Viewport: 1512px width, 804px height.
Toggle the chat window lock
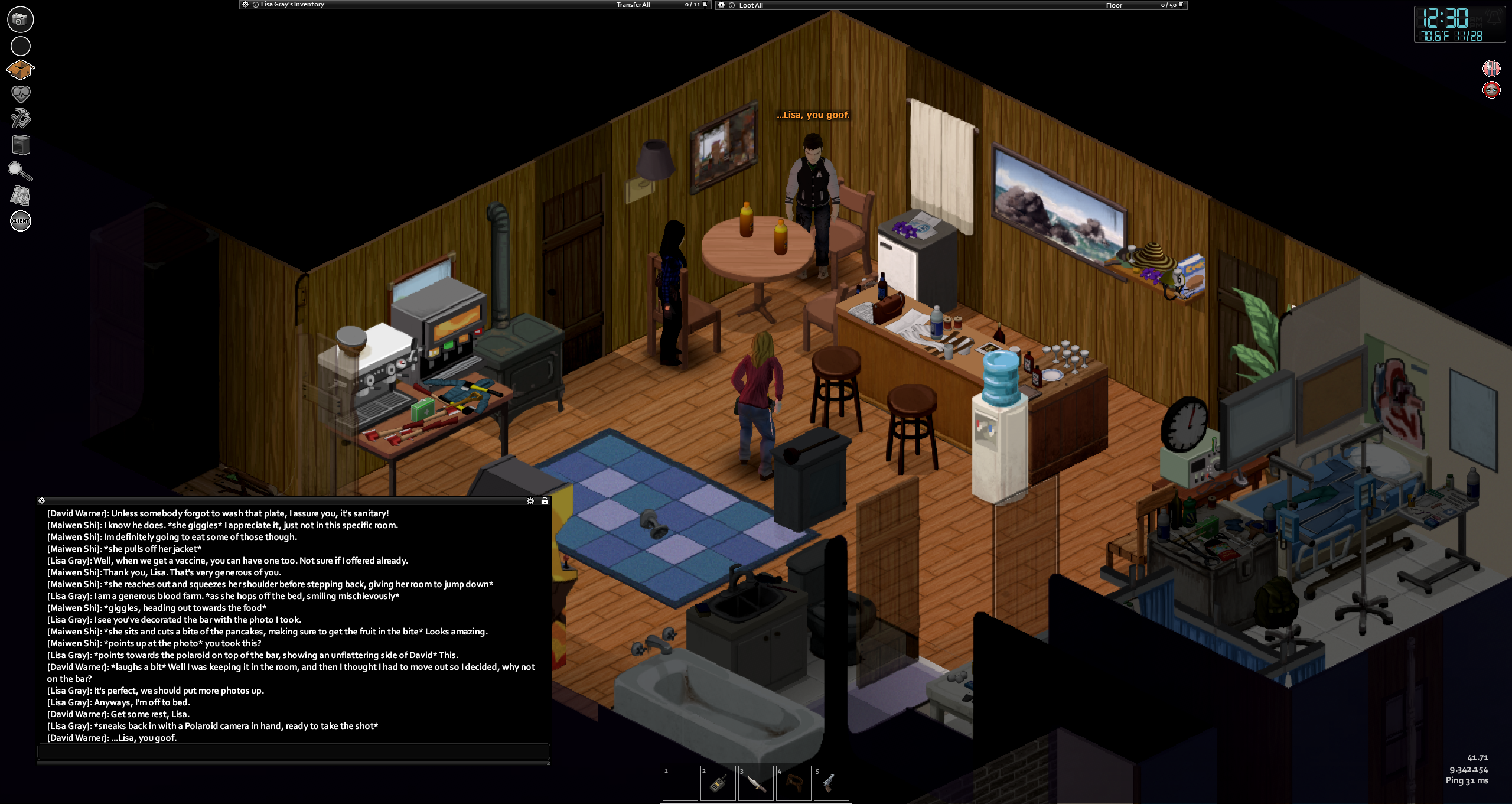545,501
